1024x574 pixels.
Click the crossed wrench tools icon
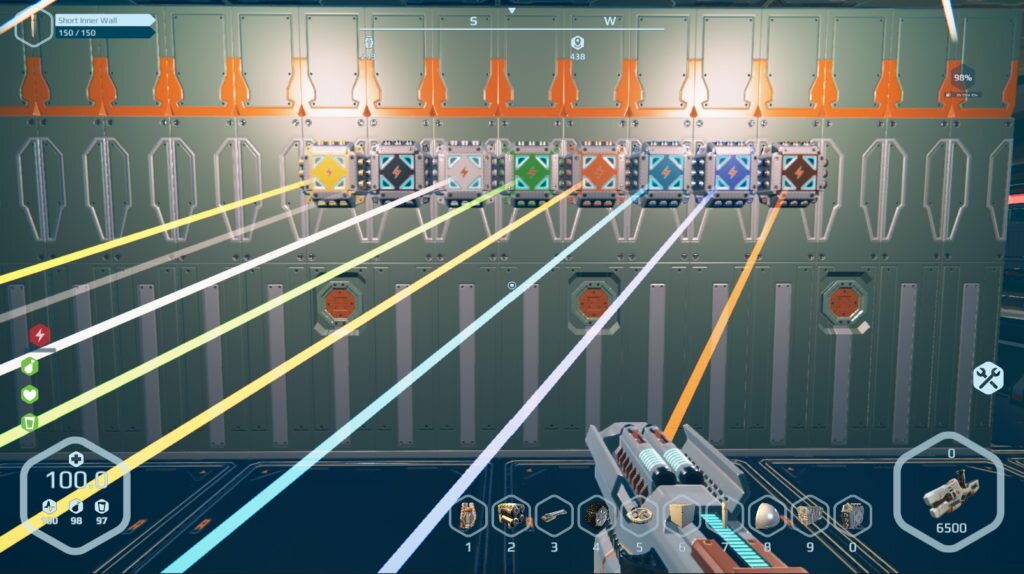tap(988, 377)
